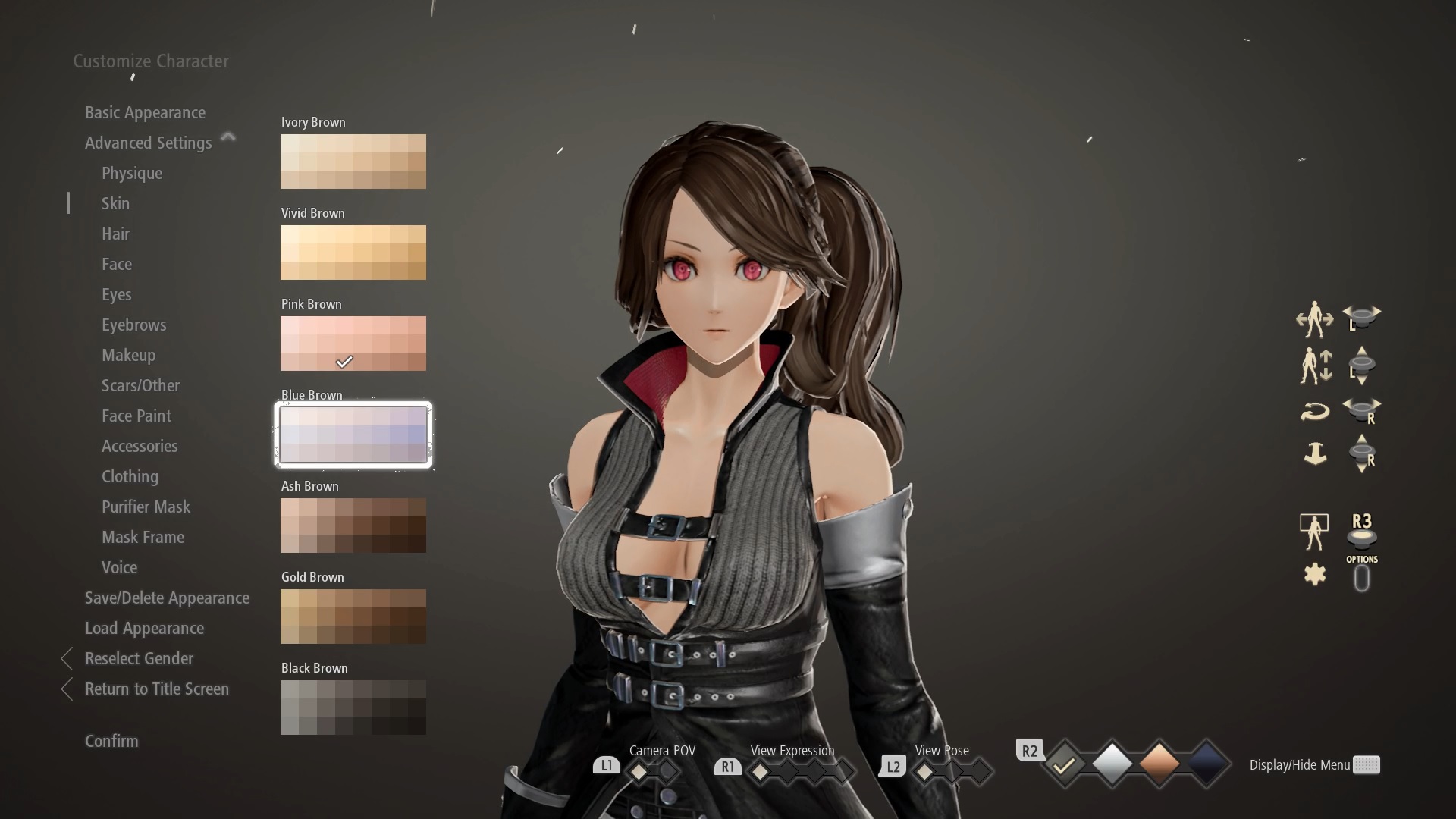Viewport: 1456px width, 819px height.
Task: Switch to the Hair customization section
Action: click(x=115, y=234)
